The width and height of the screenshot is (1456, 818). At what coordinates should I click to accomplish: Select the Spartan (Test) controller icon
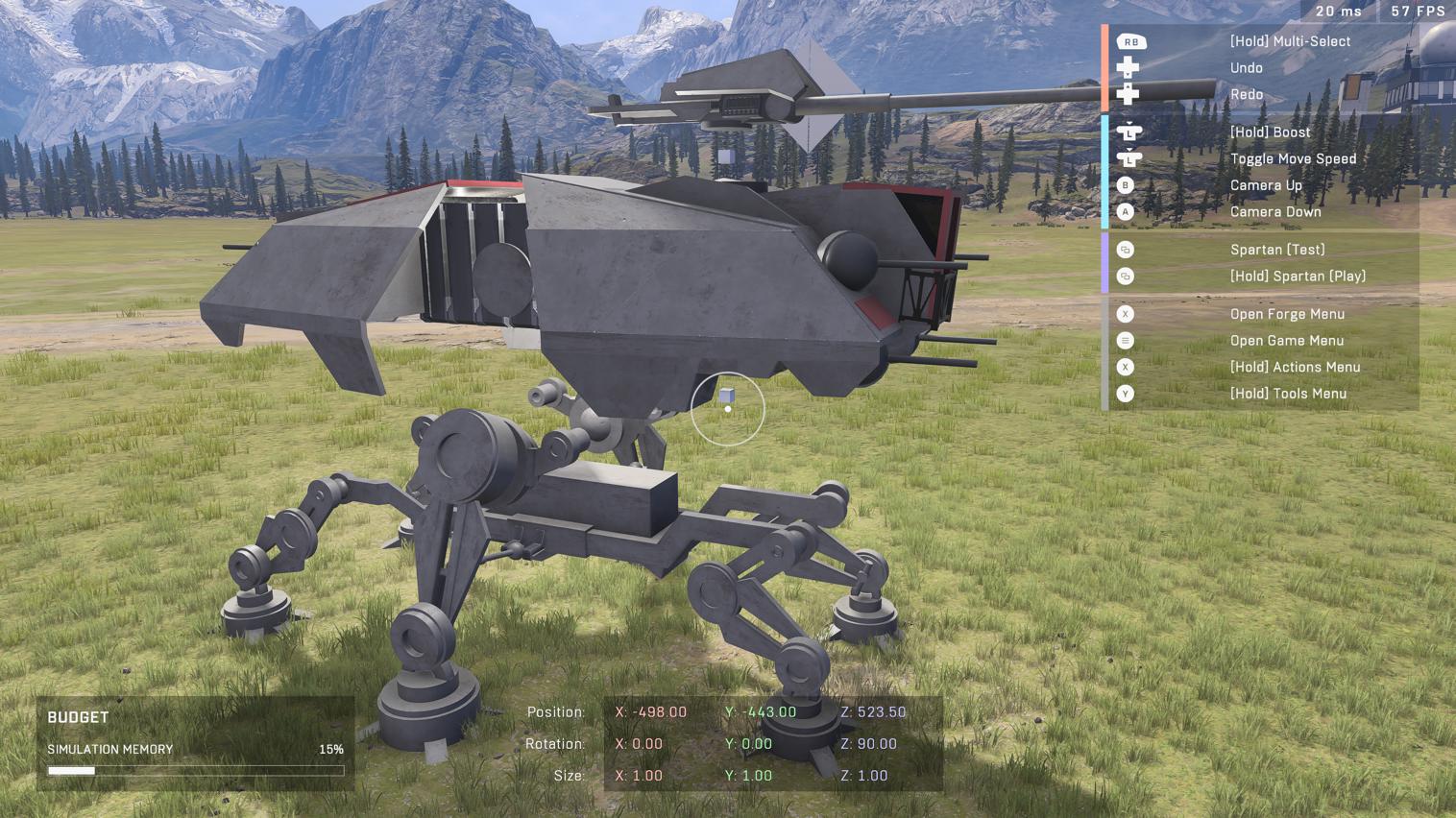coord(1125,249)
